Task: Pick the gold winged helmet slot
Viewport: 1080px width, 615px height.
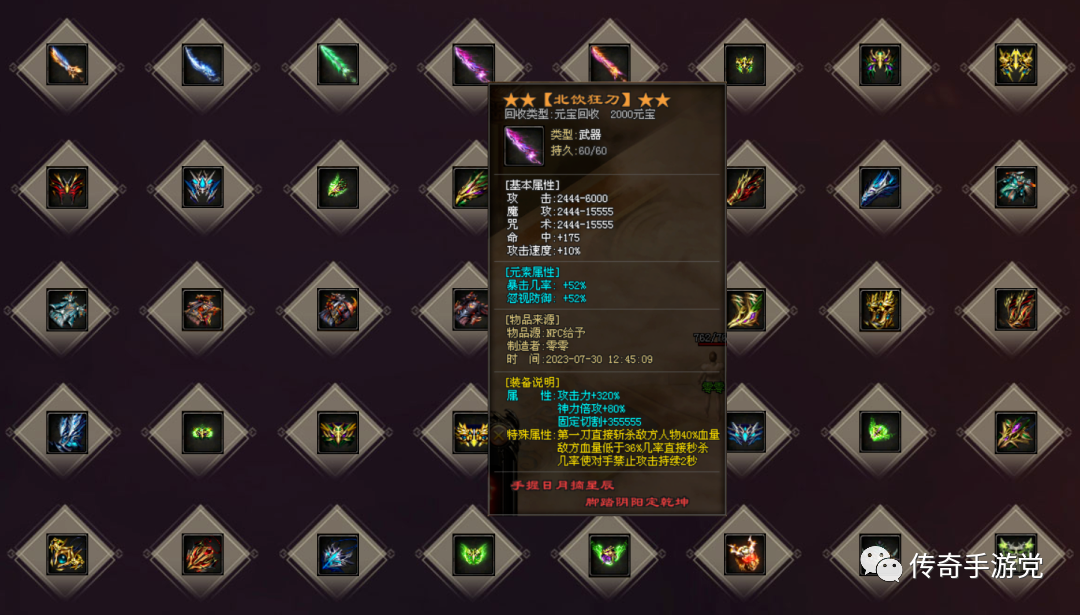Action: [x=1016, y=65]
